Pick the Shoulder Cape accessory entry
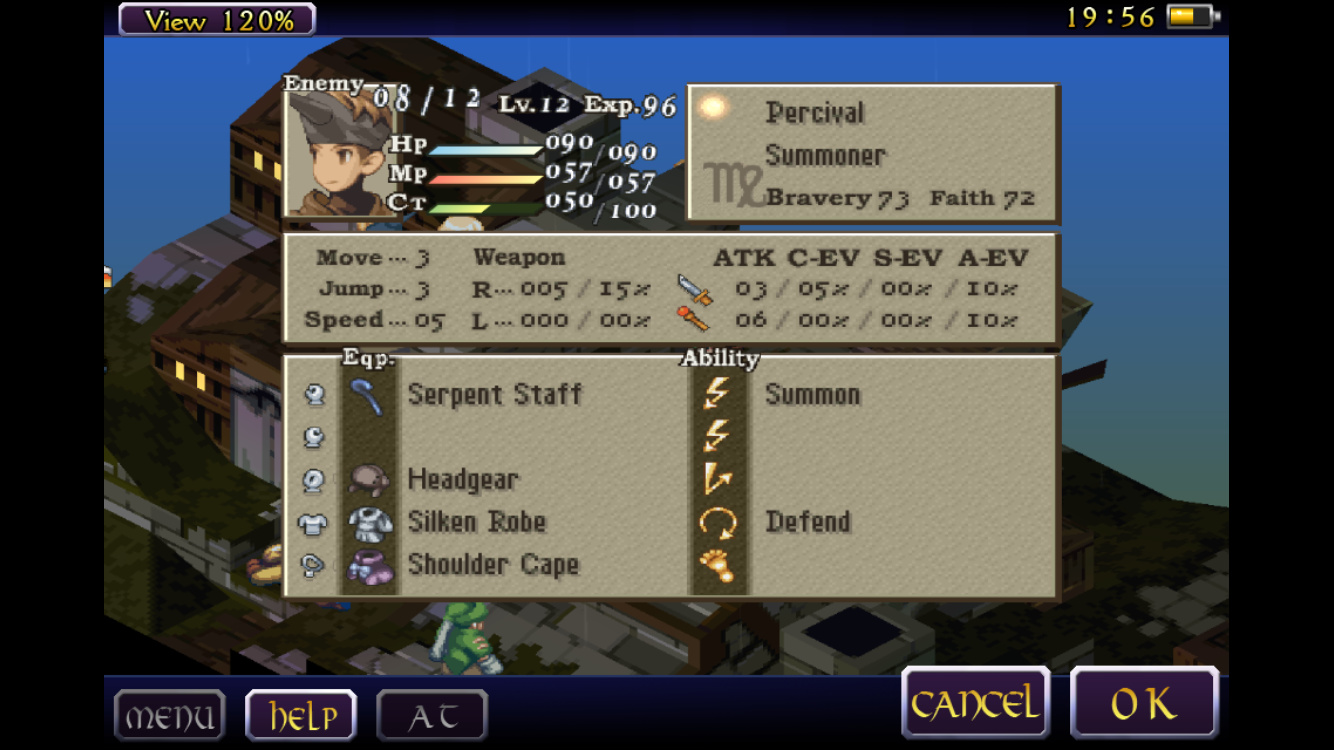The height and width of the screenshot is (750, 1334). 492,565
